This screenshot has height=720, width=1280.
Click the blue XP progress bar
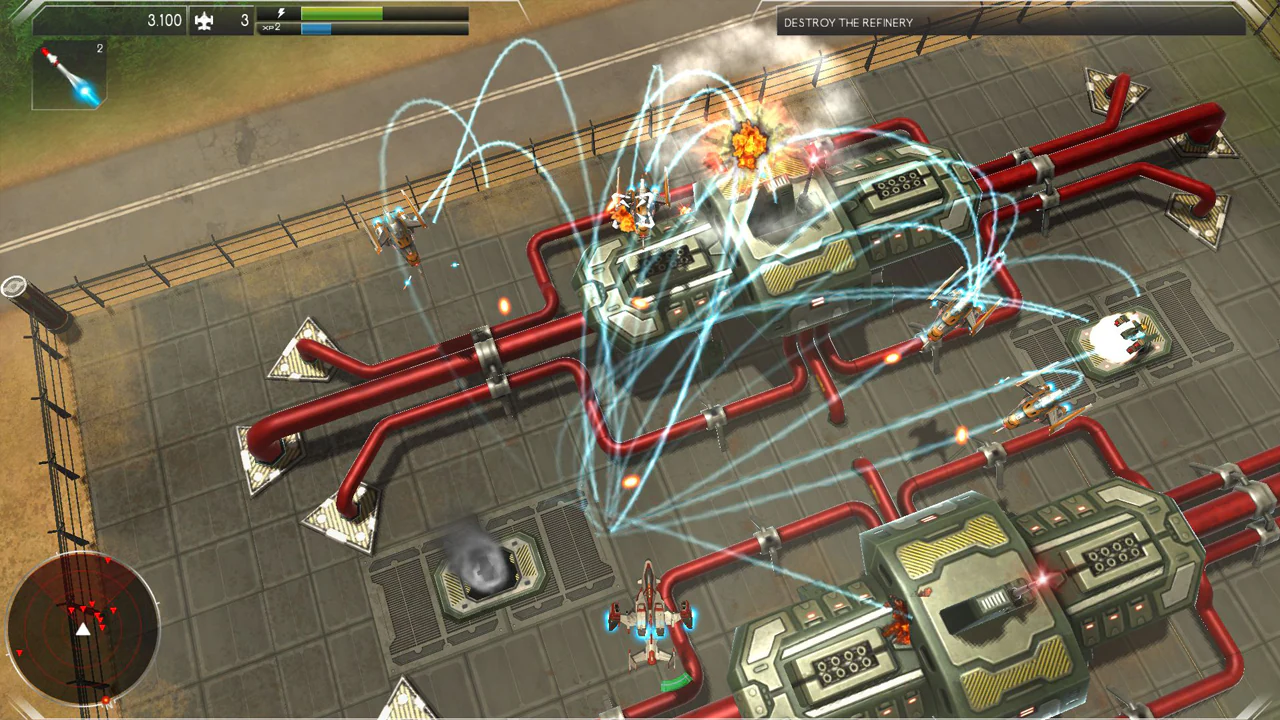[318, 27]
